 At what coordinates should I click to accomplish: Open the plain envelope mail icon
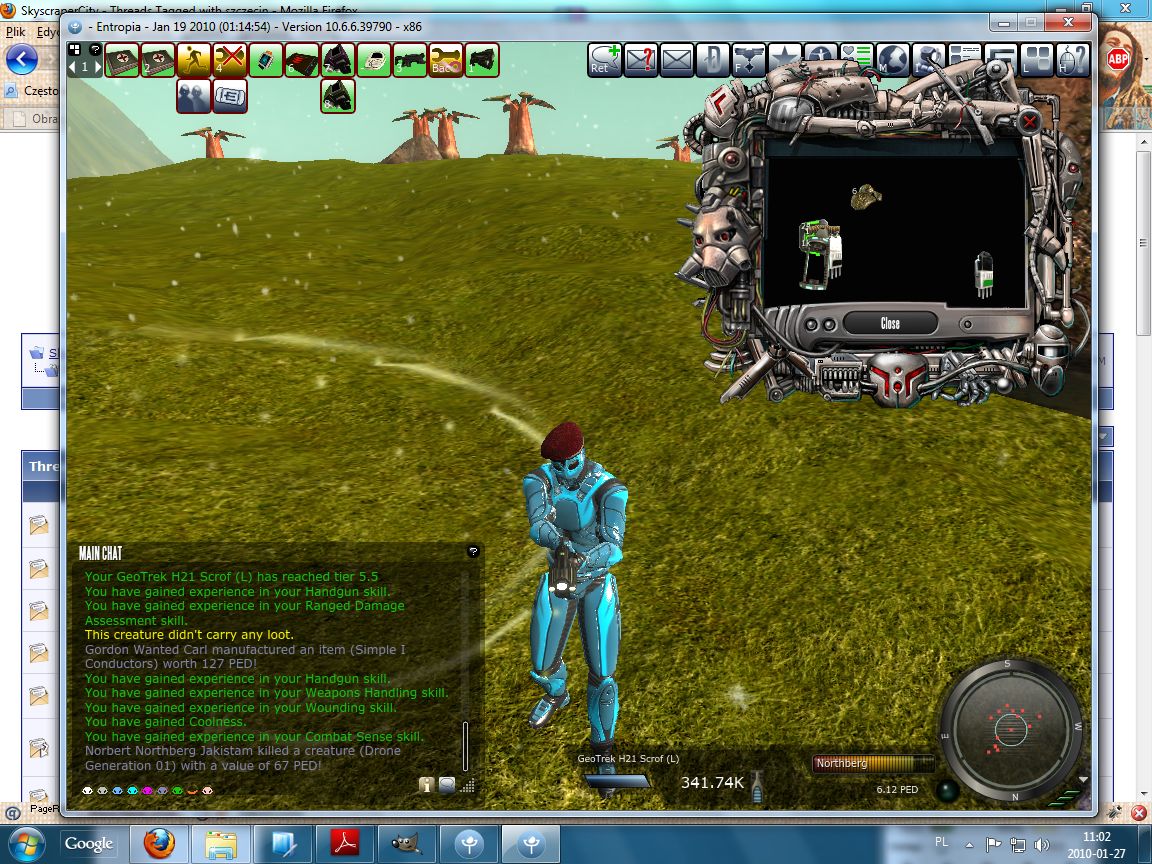click(677, 60)
